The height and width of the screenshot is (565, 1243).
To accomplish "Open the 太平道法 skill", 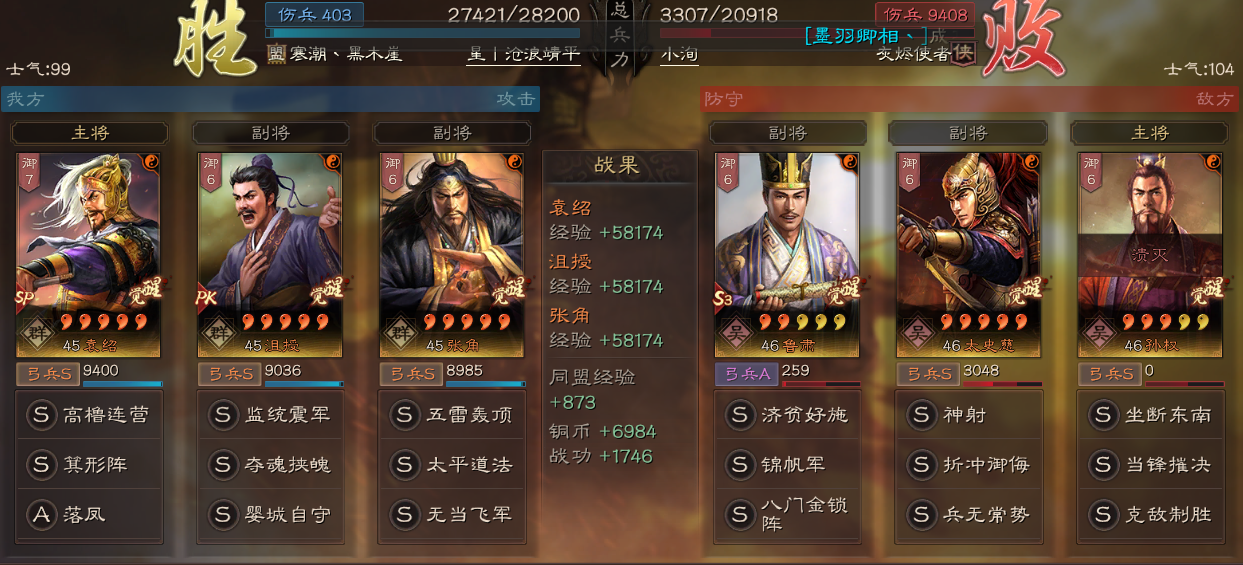I will coord(452,464).
